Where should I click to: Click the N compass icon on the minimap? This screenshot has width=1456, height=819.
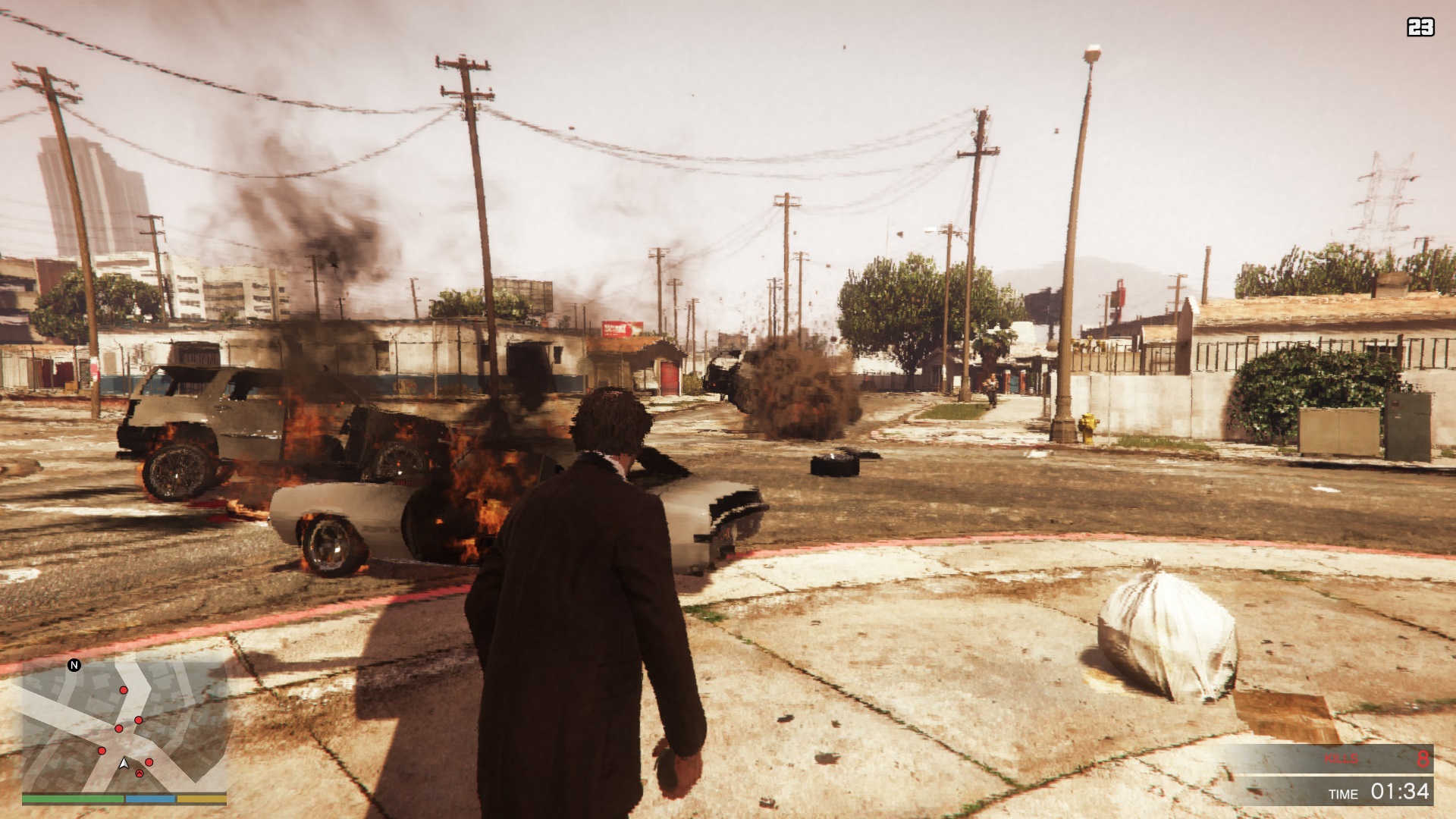(x=74, y=665)
